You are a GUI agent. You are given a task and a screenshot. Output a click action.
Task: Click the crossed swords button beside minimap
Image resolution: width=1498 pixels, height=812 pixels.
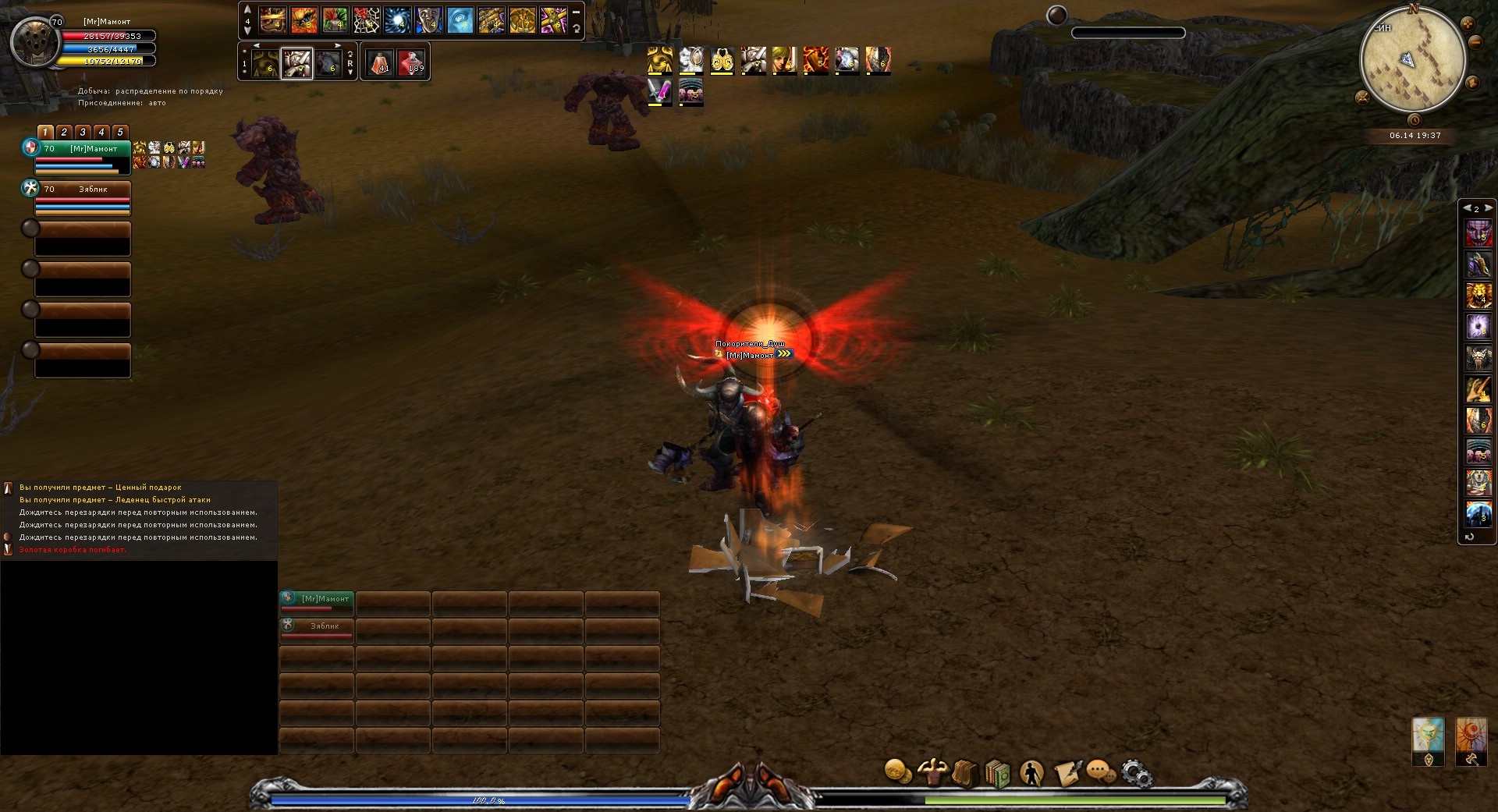1362,98
